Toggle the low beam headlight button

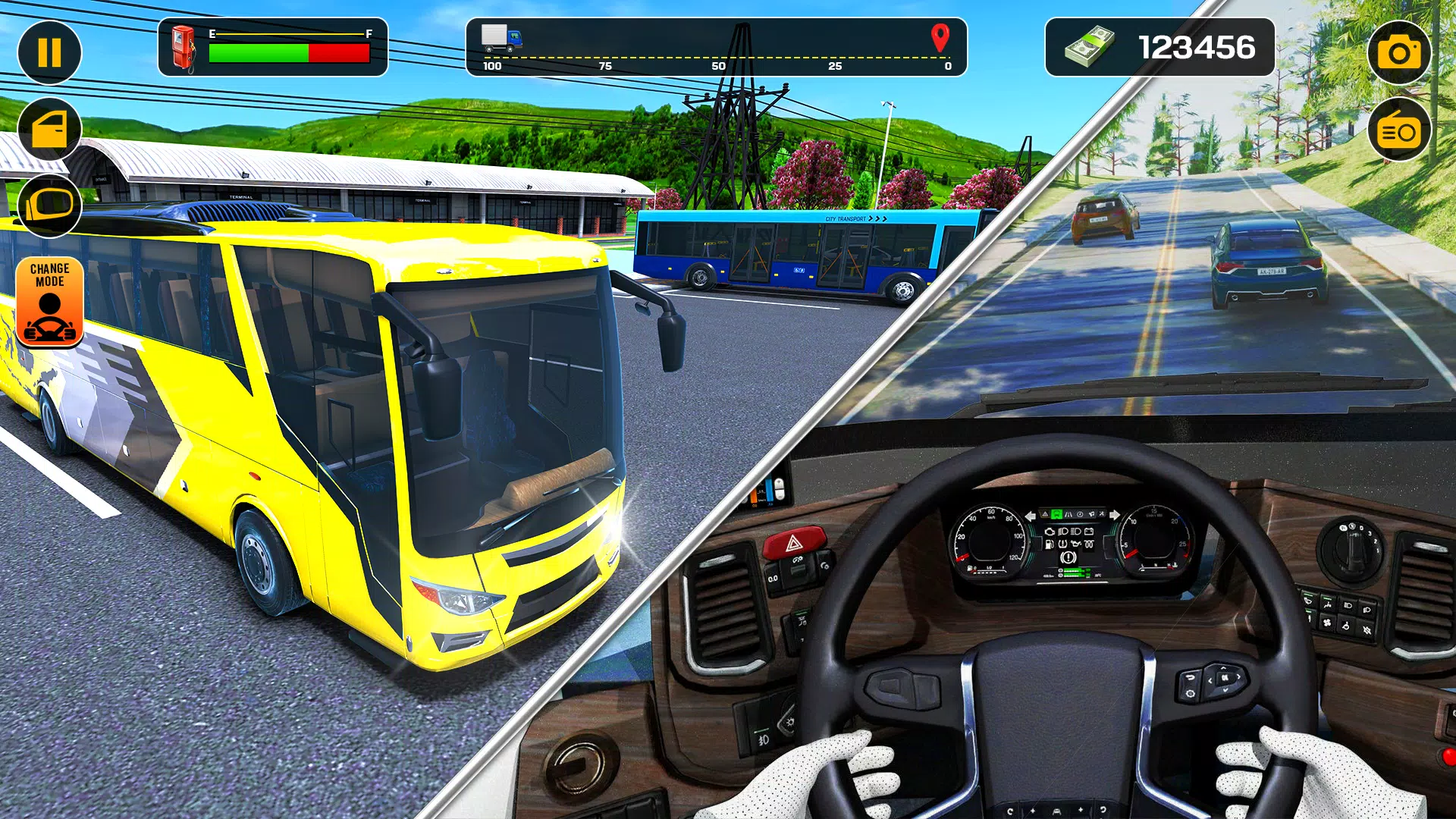[1348, 605]
